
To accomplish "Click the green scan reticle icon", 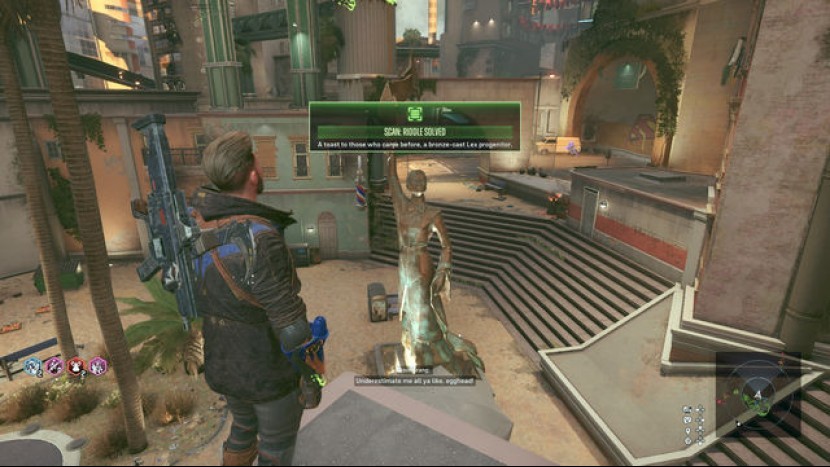I will 414,114.
